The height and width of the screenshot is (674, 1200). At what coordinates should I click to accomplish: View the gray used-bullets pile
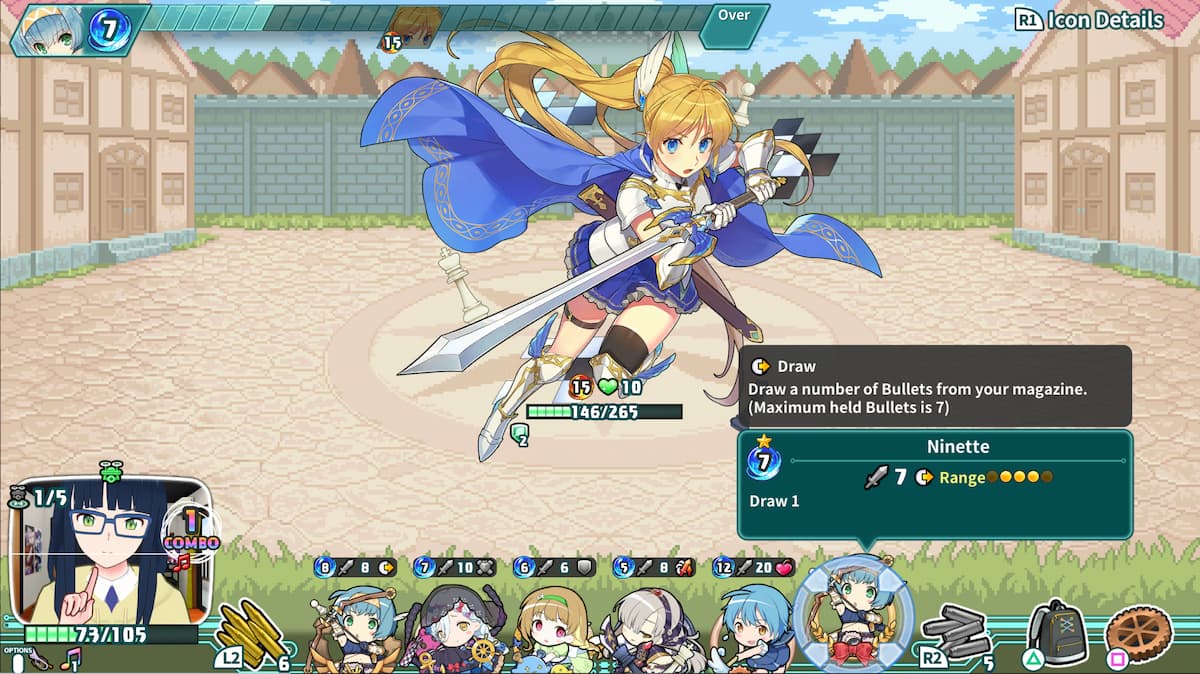(956, 632)
